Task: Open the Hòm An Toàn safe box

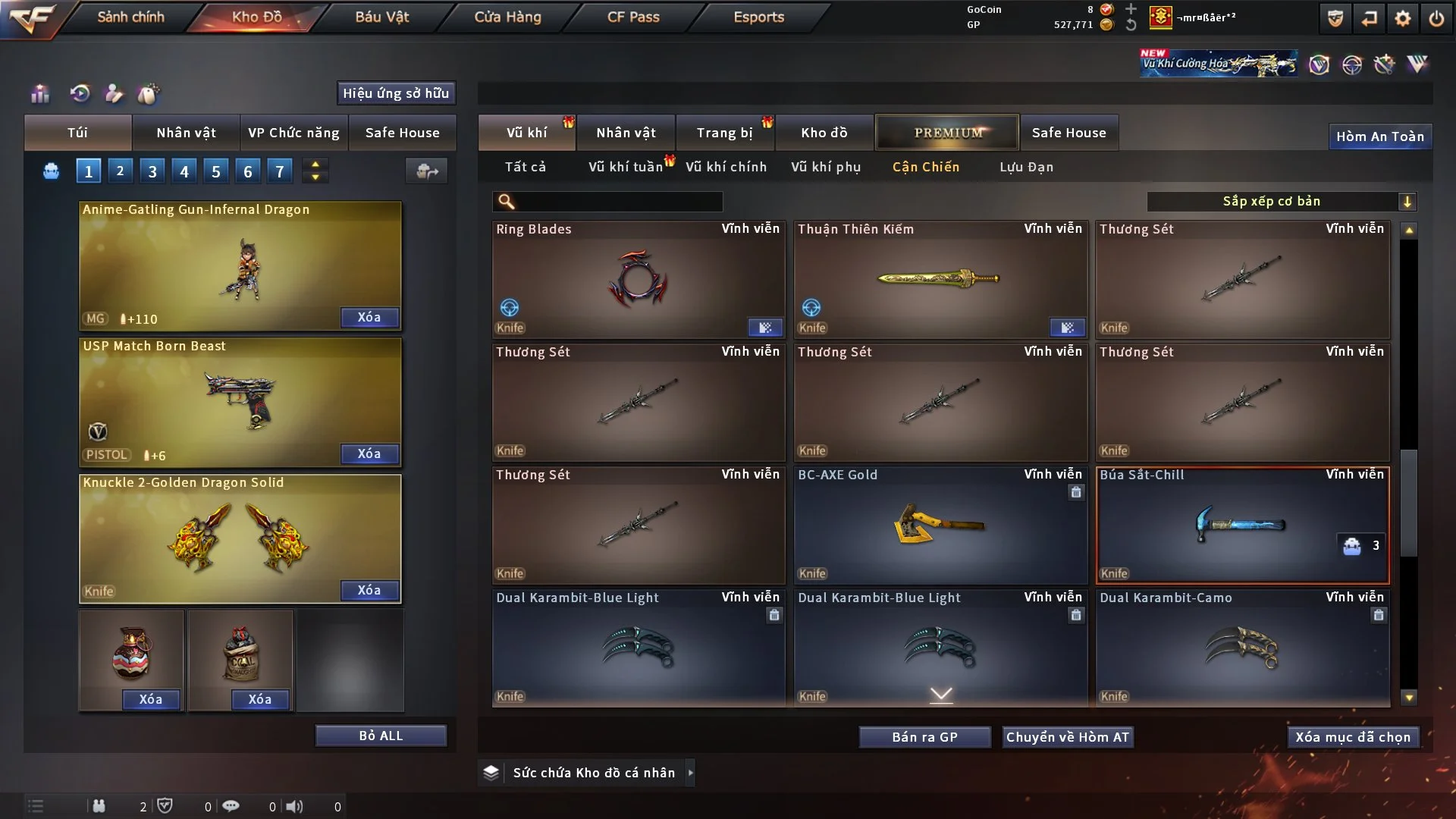Action: (x=1379, y=136)
